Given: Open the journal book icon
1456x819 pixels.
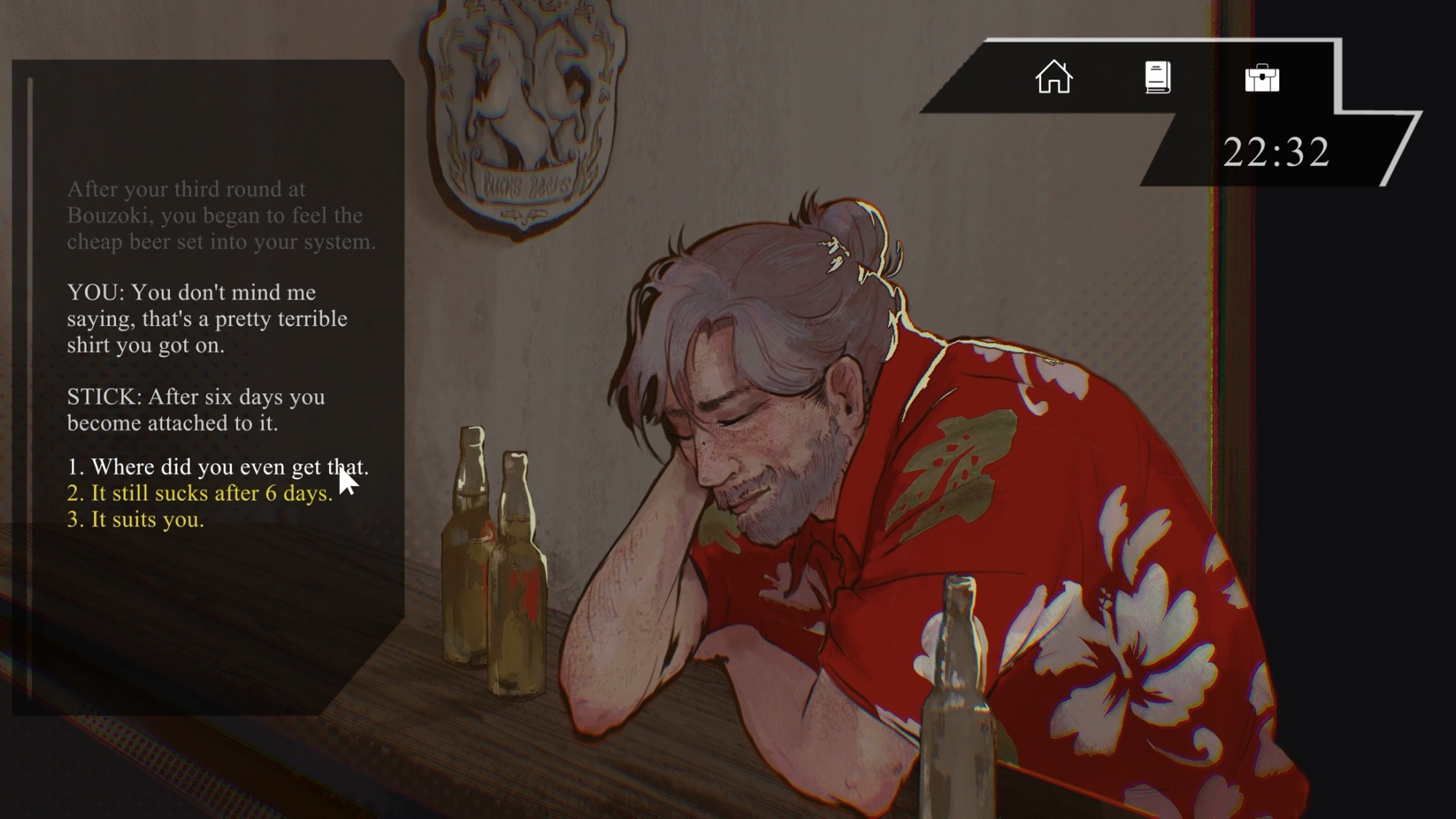Looking at the screenshot, I should point(1158,77).
